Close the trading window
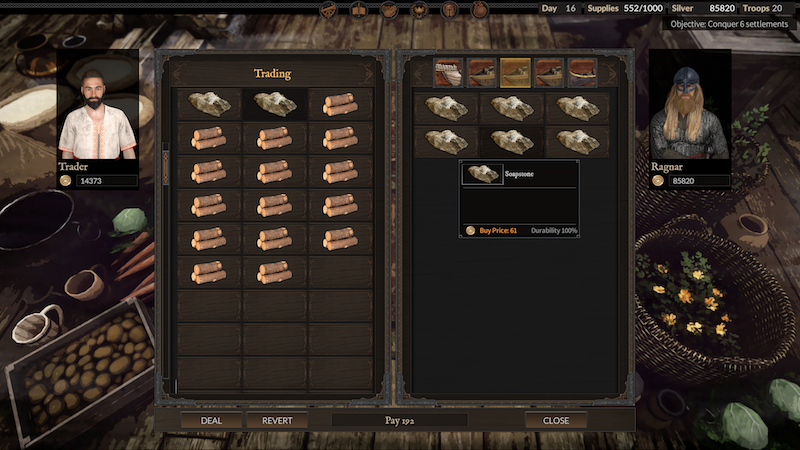 click(x=556, y=421)
